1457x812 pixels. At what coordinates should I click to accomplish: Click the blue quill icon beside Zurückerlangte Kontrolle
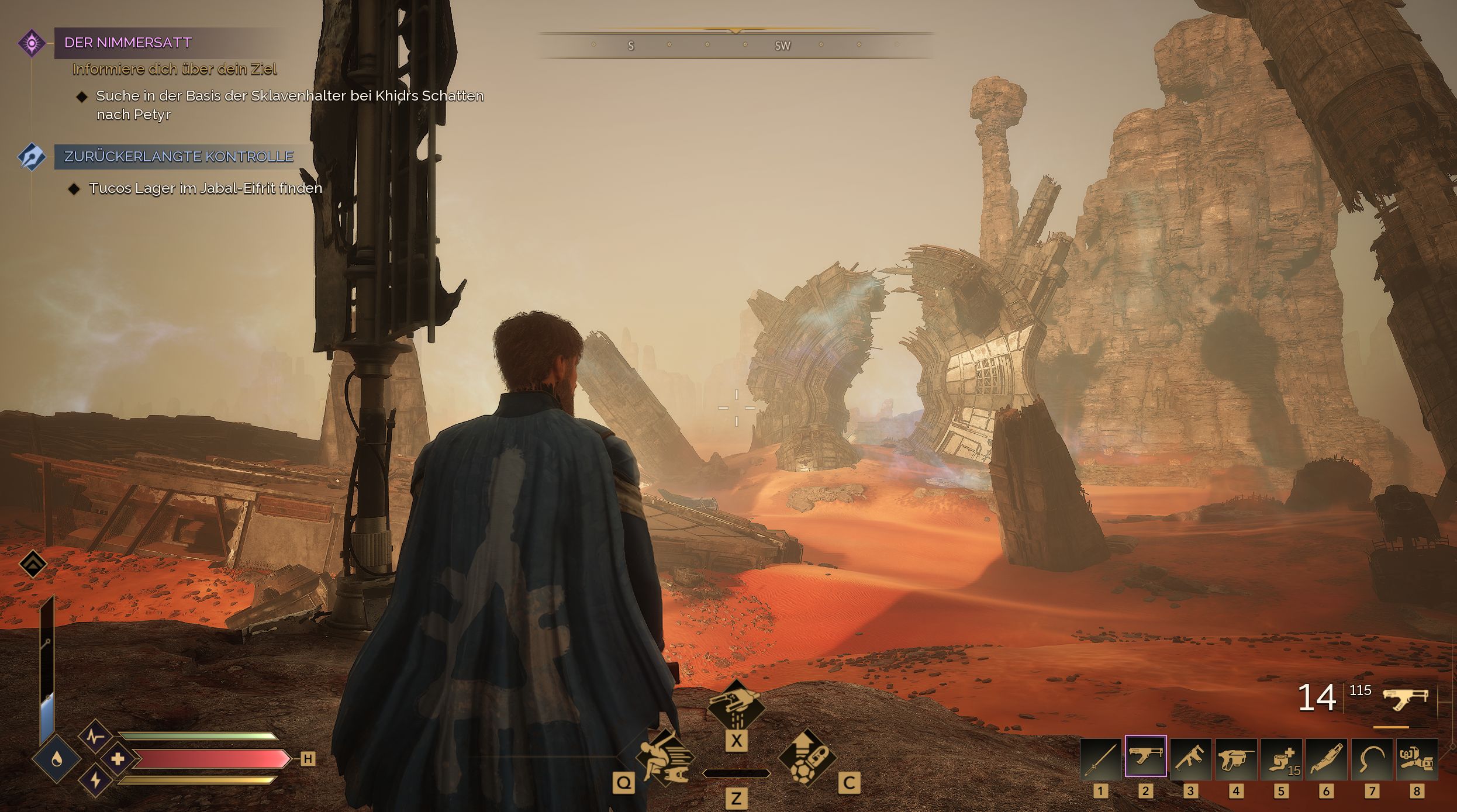(x=32, y=157)
